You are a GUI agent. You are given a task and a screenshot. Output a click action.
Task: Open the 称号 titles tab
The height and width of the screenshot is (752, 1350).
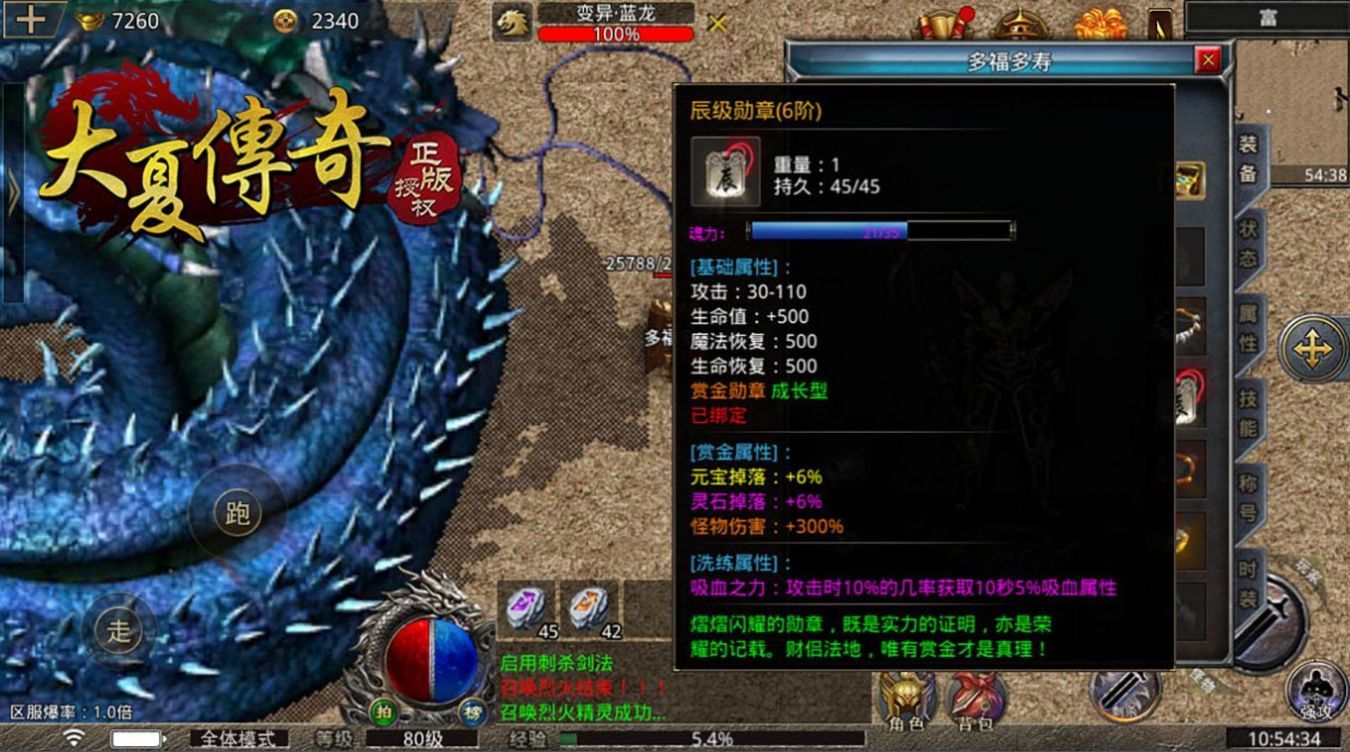pos(1250,496)
